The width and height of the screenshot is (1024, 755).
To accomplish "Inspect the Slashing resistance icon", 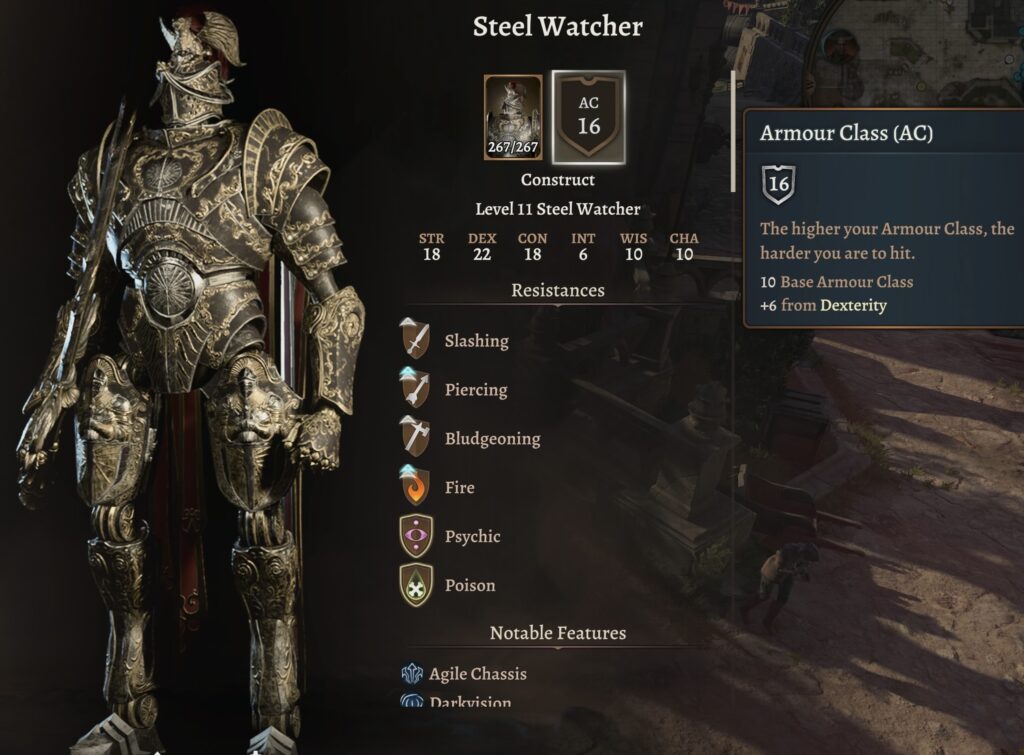I will pos(416,340).
